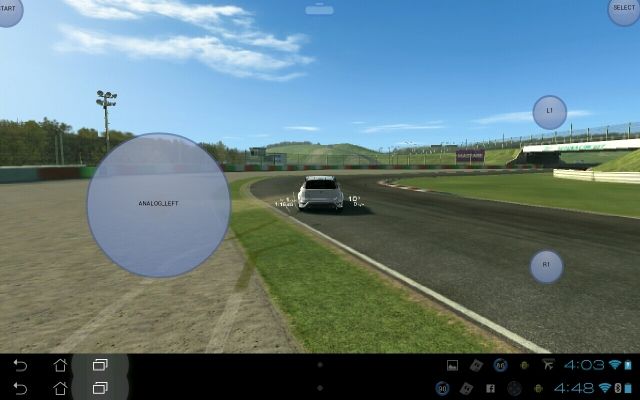The height and width of the screenshot is (400, 640).
Task: Activate the R1 shoulder button
Action: tap(546, 265)
